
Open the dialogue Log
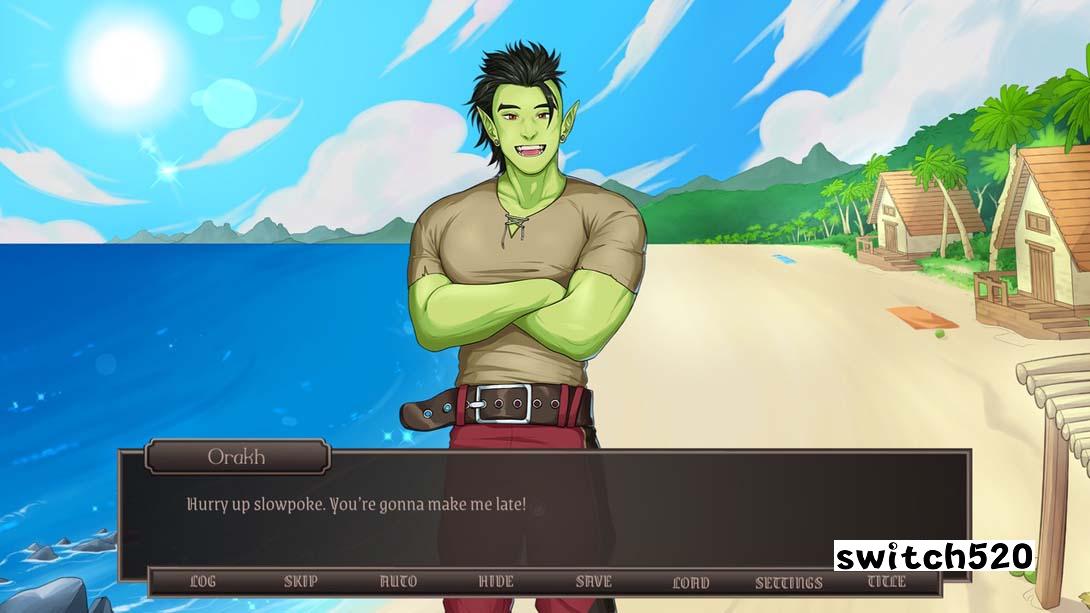point(202,581)
